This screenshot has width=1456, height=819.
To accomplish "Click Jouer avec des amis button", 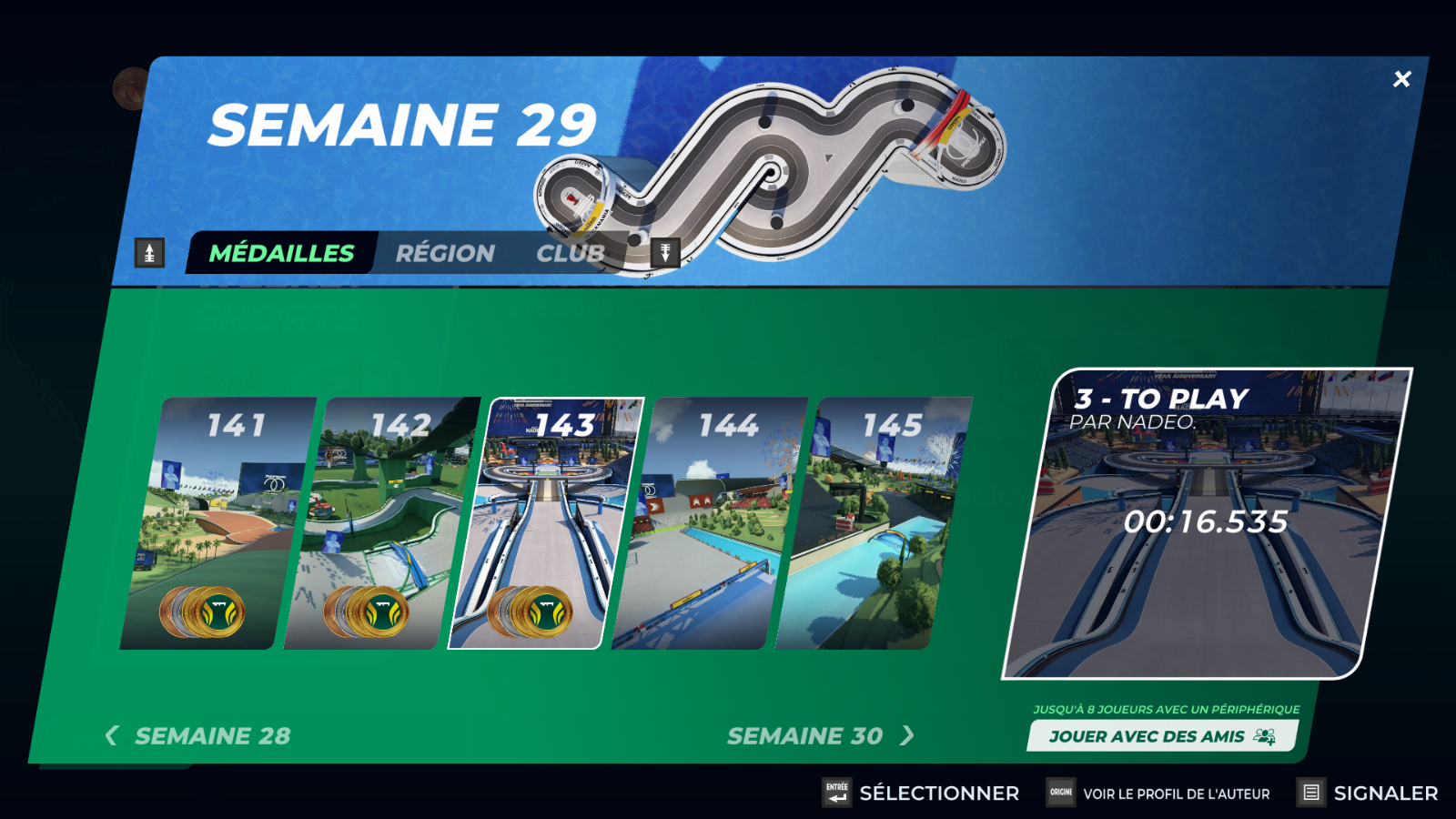I will point(1161,736).
